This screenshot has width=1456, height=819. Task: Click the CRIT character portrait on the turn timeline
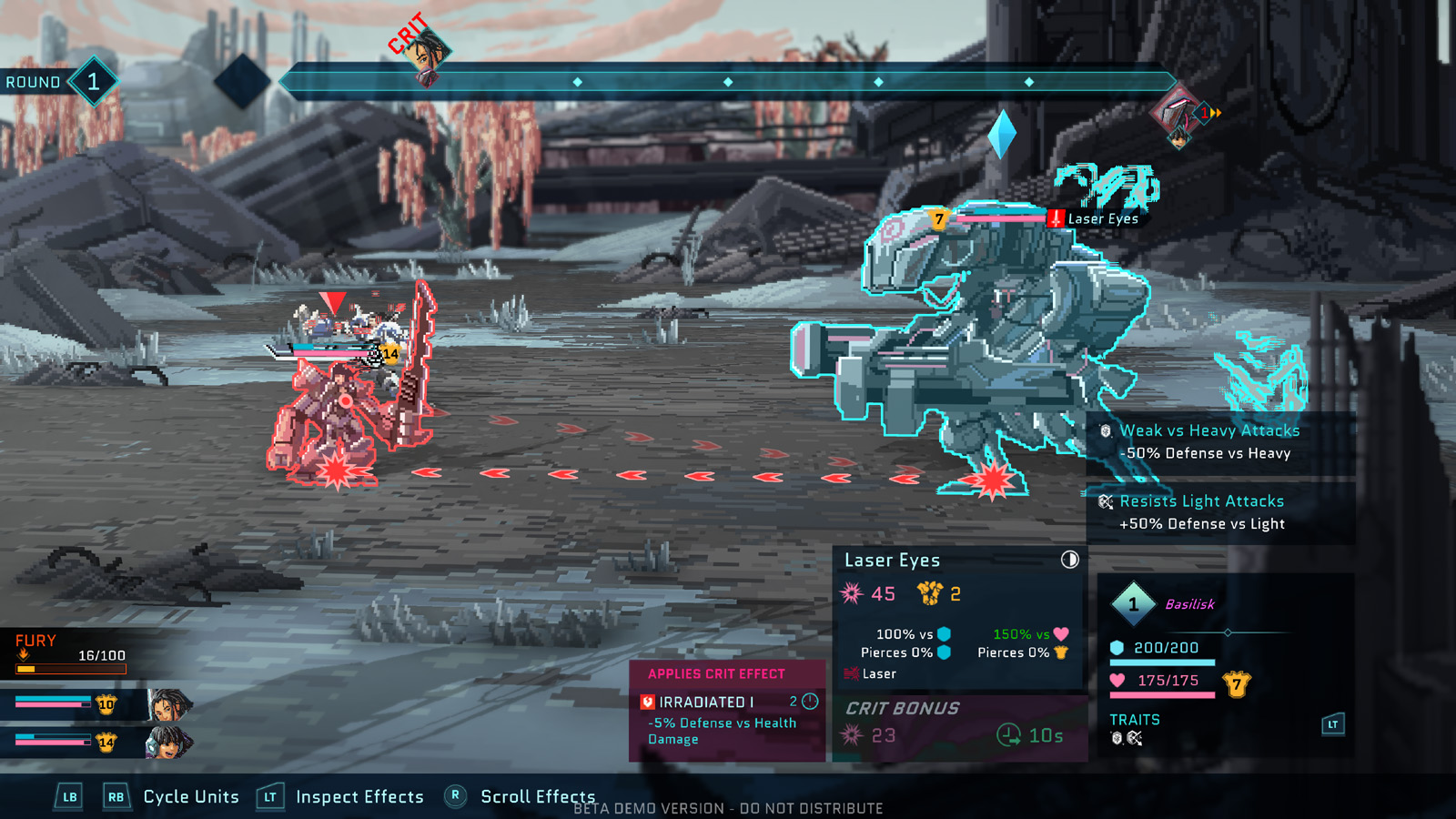click(x=427, y=53)
